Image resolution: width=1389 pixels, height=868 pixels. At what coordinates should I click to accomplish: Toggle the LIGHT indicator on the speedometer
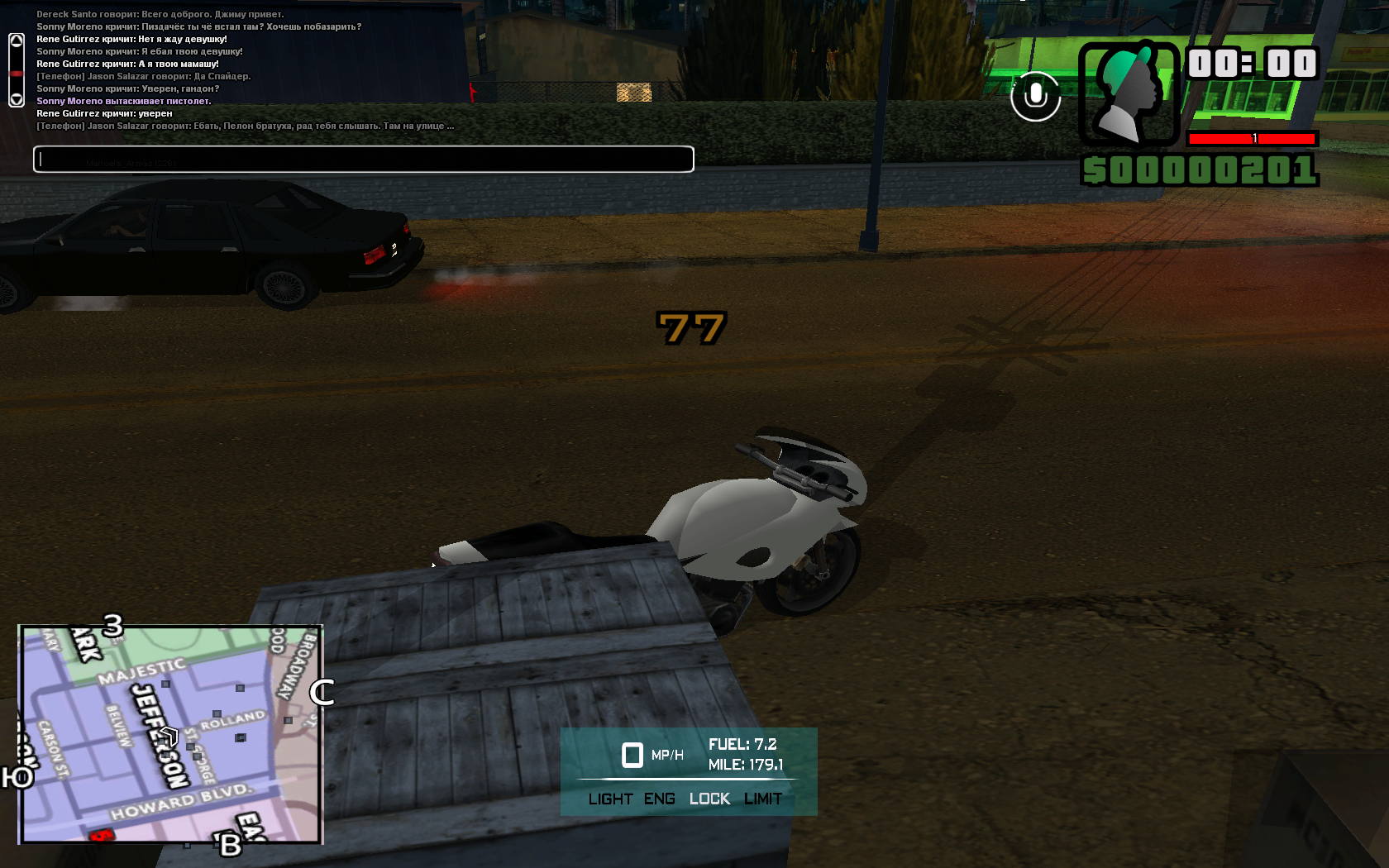coord(610,799)
